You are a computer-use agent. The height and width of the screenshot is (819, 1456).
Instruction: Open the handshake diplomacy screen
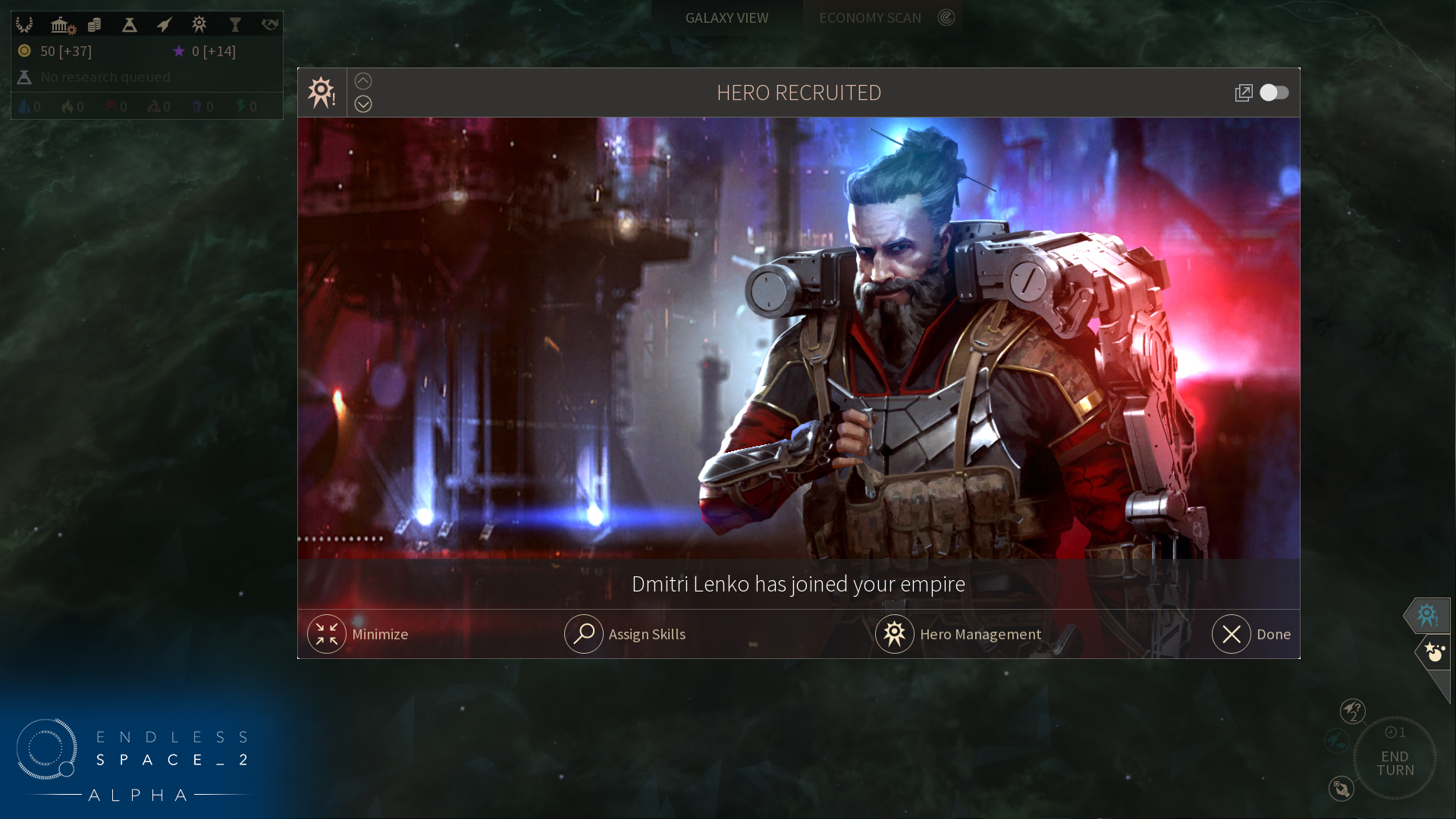[270, 25]
